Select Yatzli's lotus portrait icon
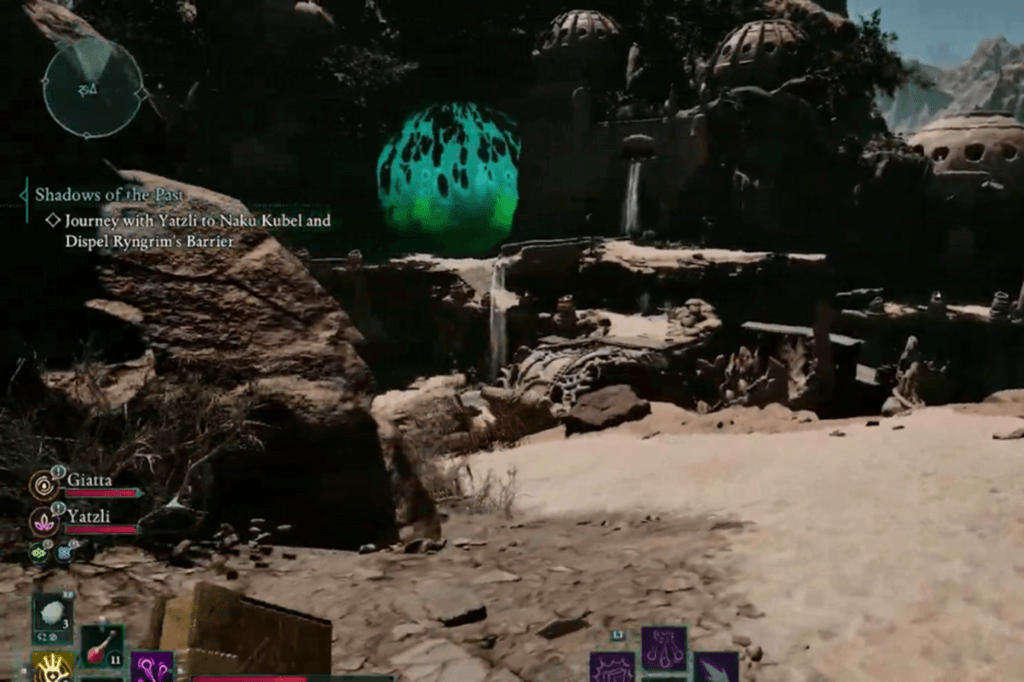Image resolution: width=1024 pixels, height=682 pixels. tap(43, 521)
